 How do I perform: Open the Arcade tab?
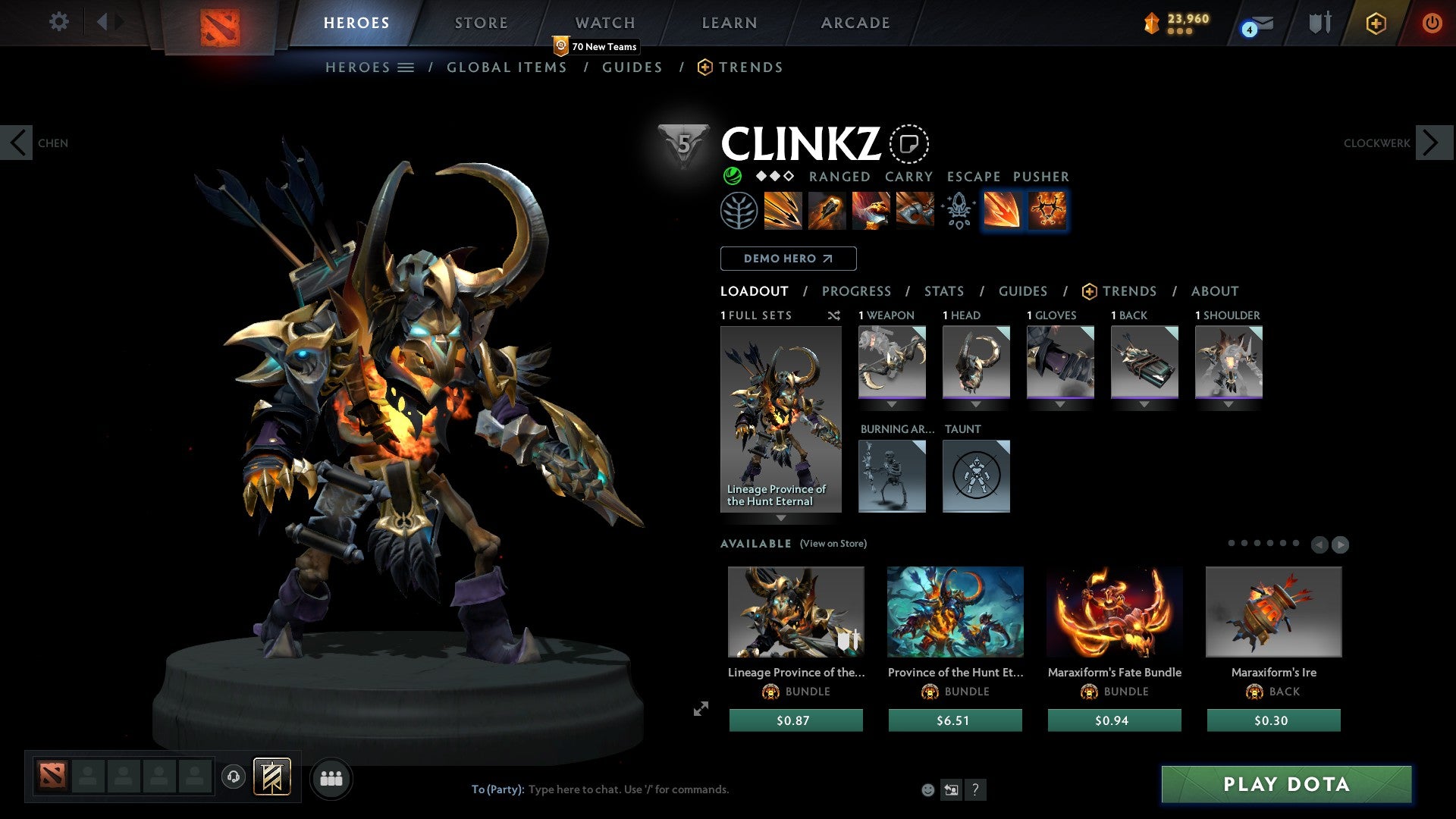(855, 23)
